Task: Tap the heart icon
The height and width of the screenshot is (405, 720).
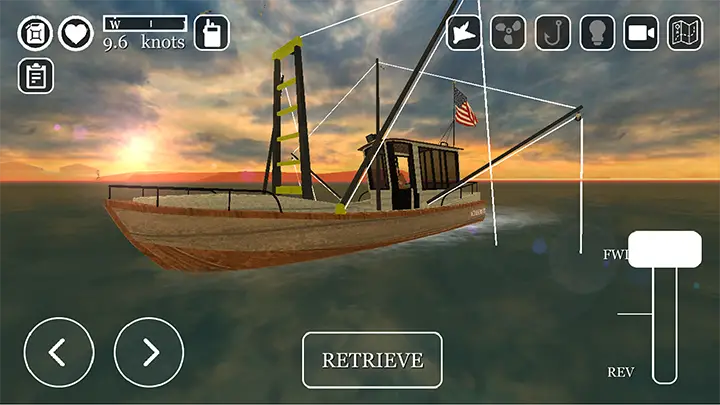Action: click(x=75, y=33)
